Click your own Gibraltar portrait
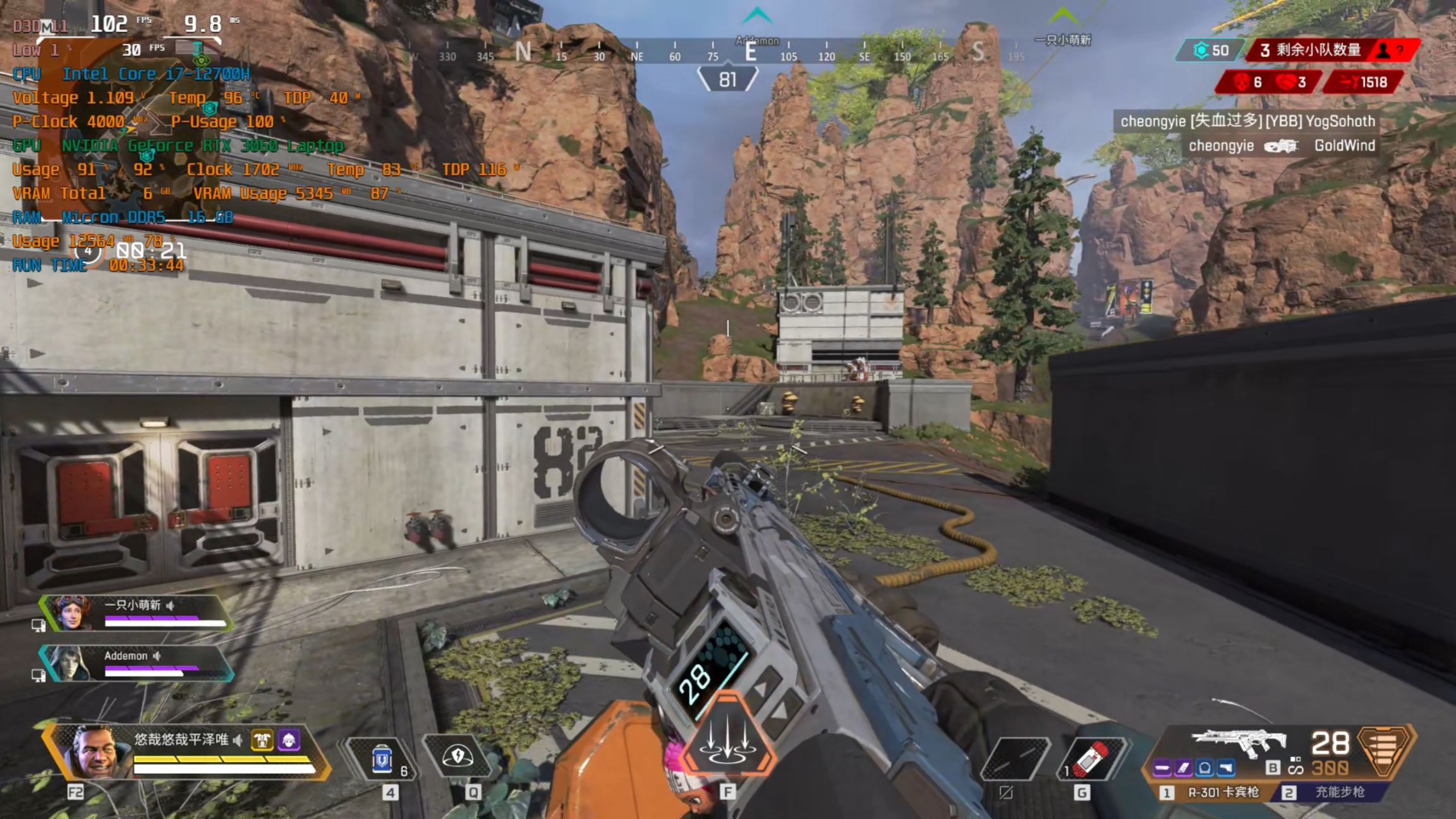The image size is (1456, 819). (x=95, y=751)
